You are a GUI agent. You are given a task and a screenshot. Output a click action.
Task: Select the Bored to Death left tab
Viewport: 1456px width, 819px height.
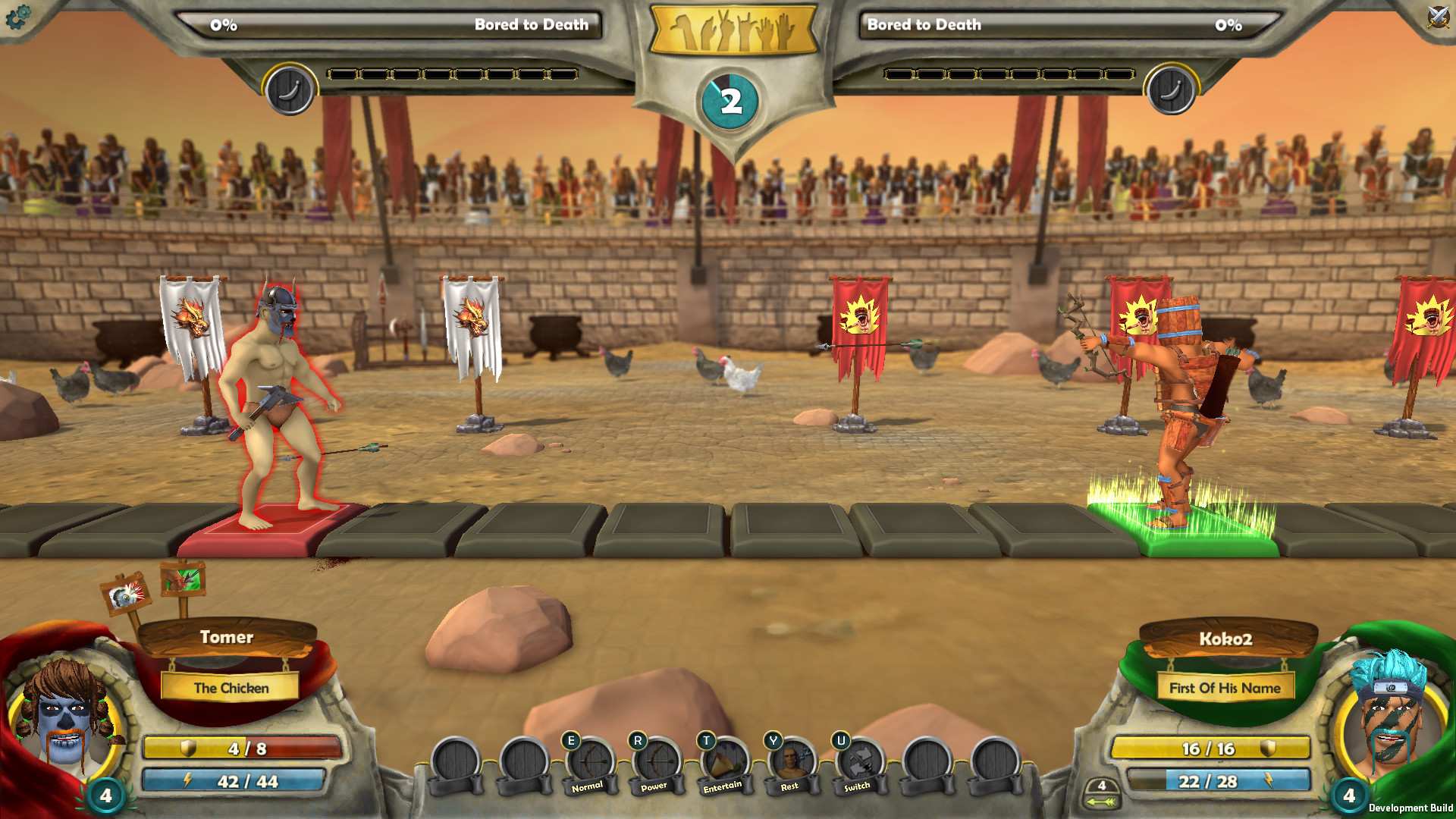[531, 24]
